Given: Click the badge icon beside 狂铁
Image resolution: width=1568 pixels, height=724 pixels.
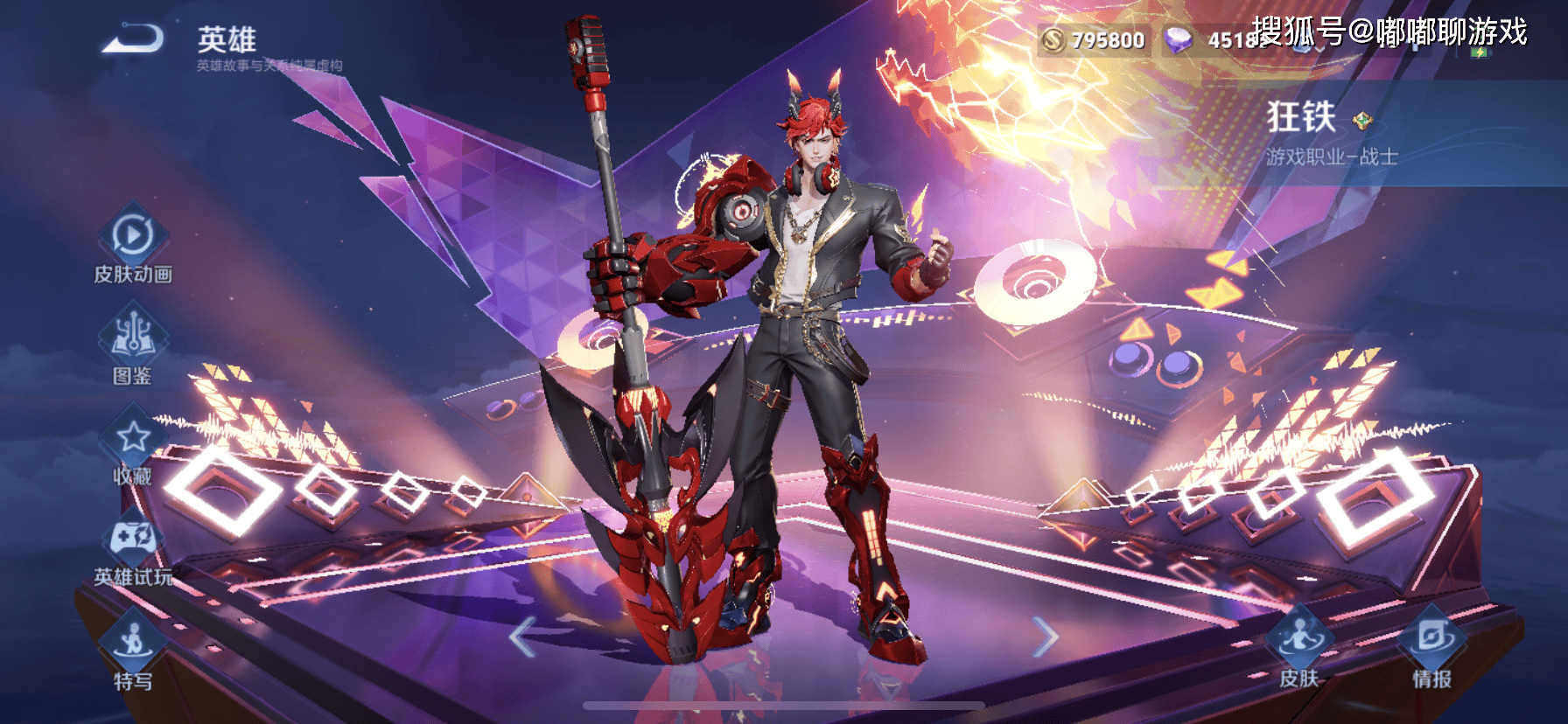Looking at the screenshot, I should tap(1362, 120).
